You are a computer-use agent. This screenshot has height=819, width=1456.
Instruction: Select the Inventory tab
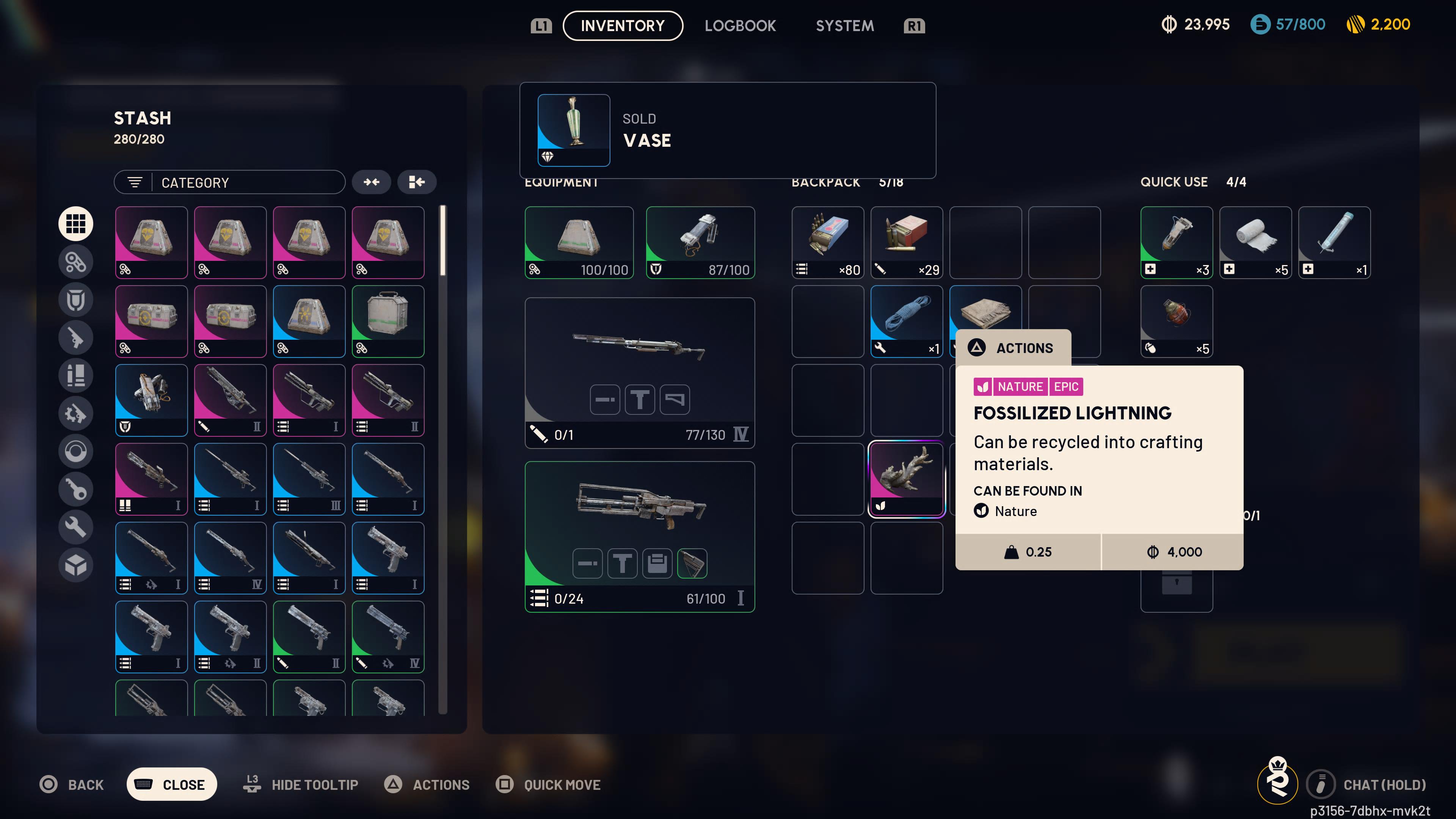pos(622,25)
